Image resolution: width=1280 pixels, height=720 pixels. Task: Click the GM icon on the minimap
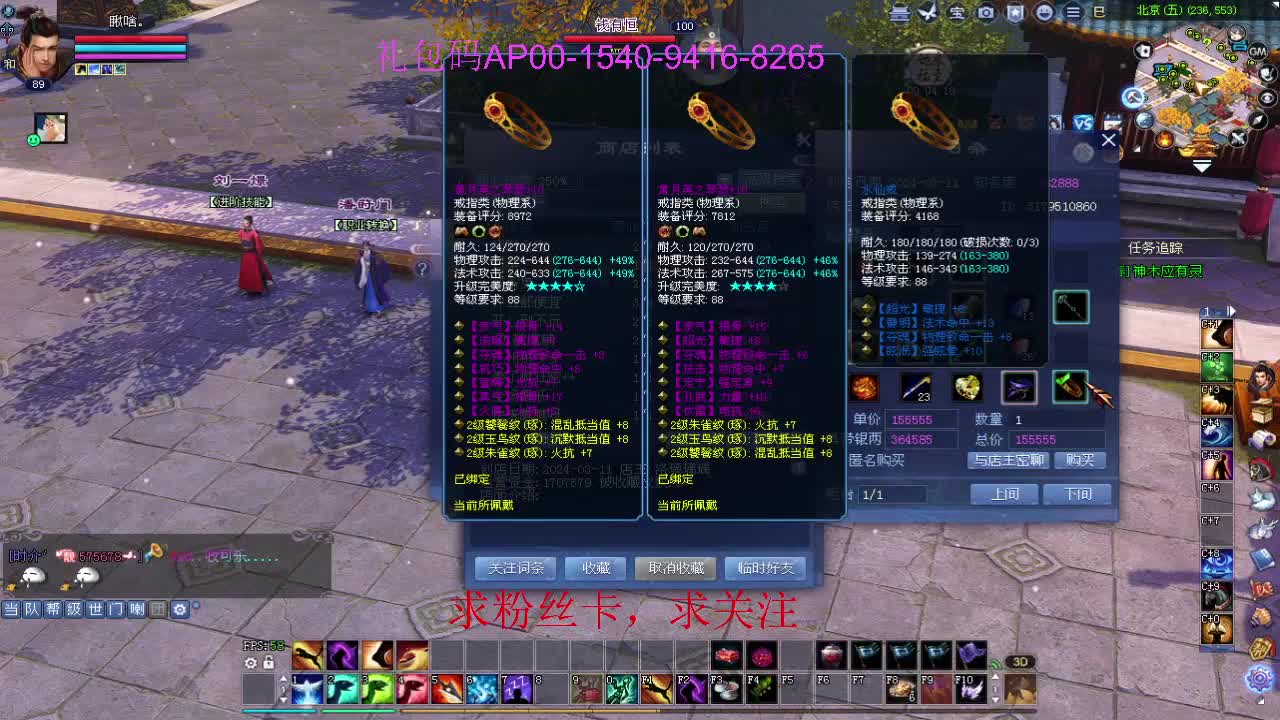1257,52
